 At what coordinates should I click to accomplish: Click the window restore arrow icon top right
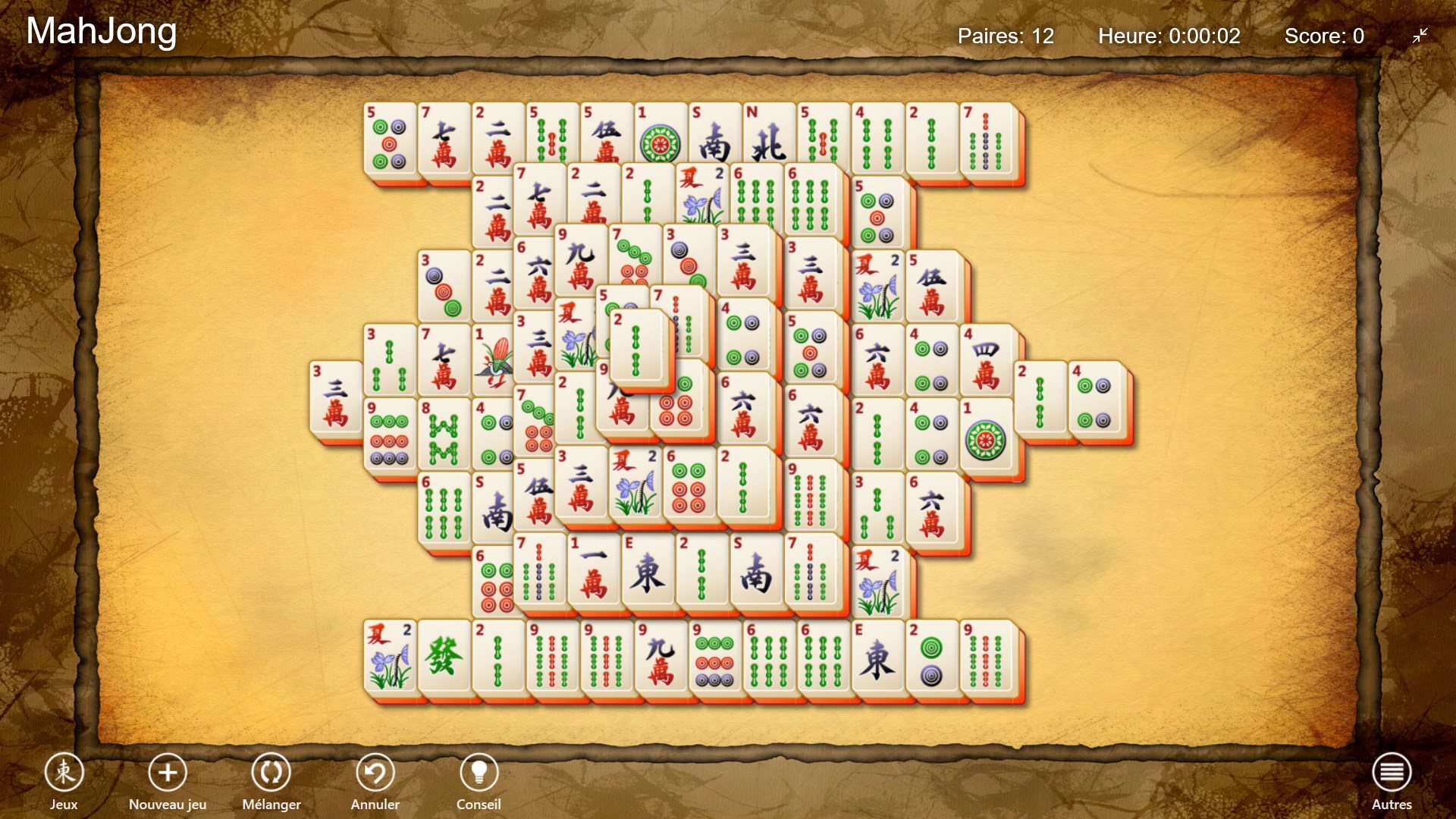[1420, 36]
